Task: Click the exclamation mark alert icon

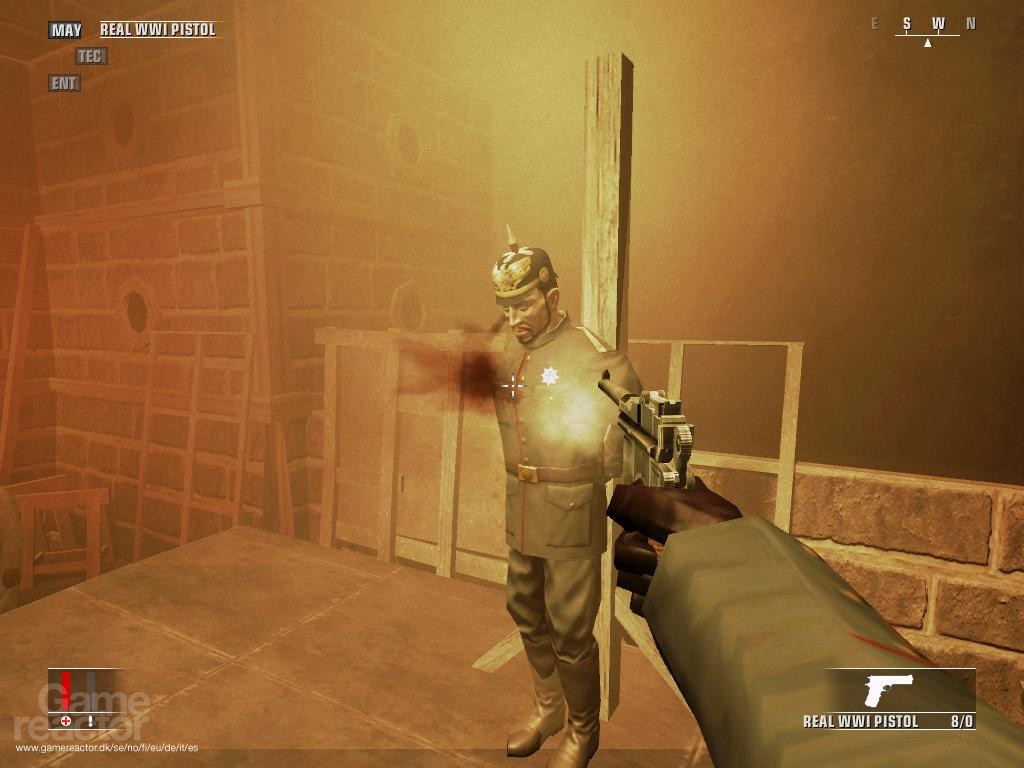Action: tap(90, 720)
